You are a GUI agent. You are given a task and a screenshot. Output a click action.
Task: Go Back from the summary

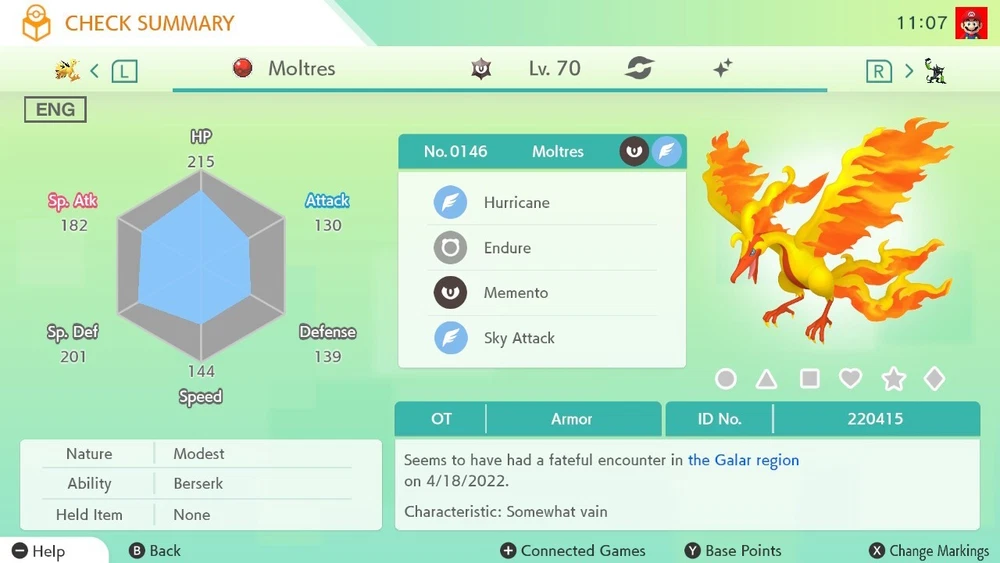pyautogui.click(x=155, y=551)
